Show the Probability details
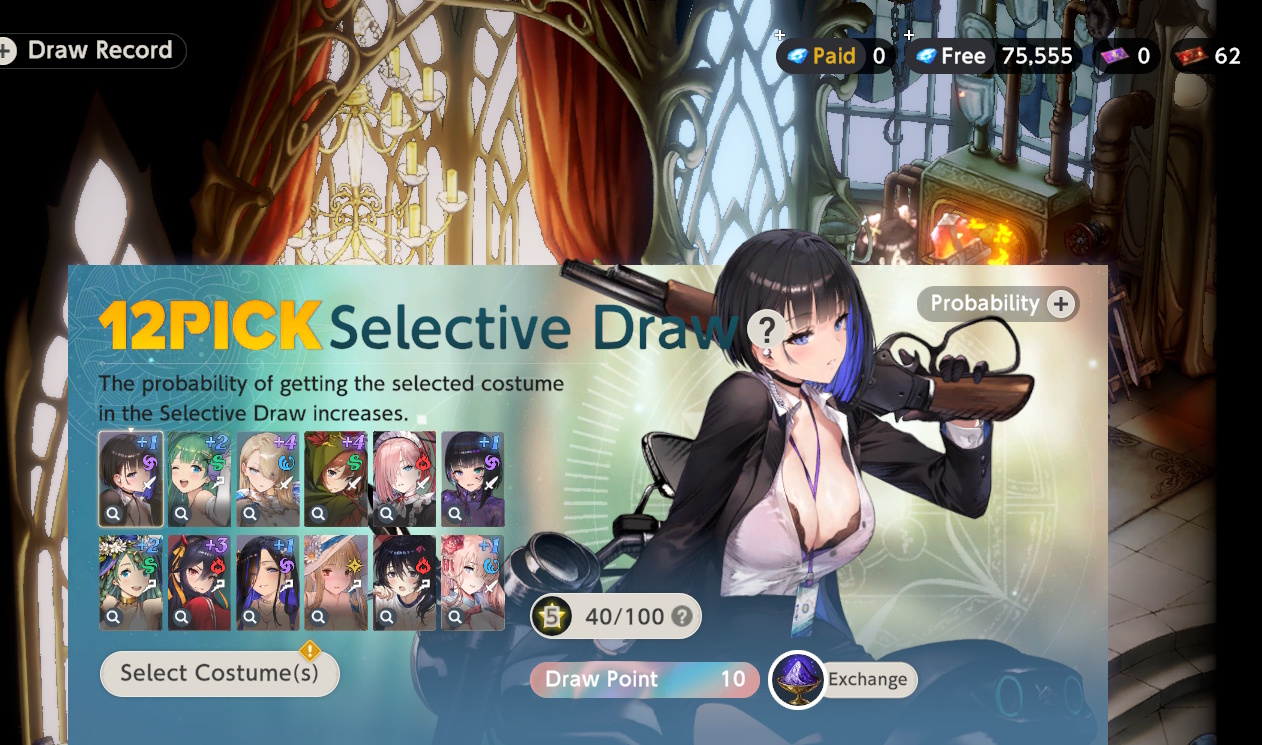Viewport: 1262px width, 745px height. pyautogui.click(x=998, y=304)
